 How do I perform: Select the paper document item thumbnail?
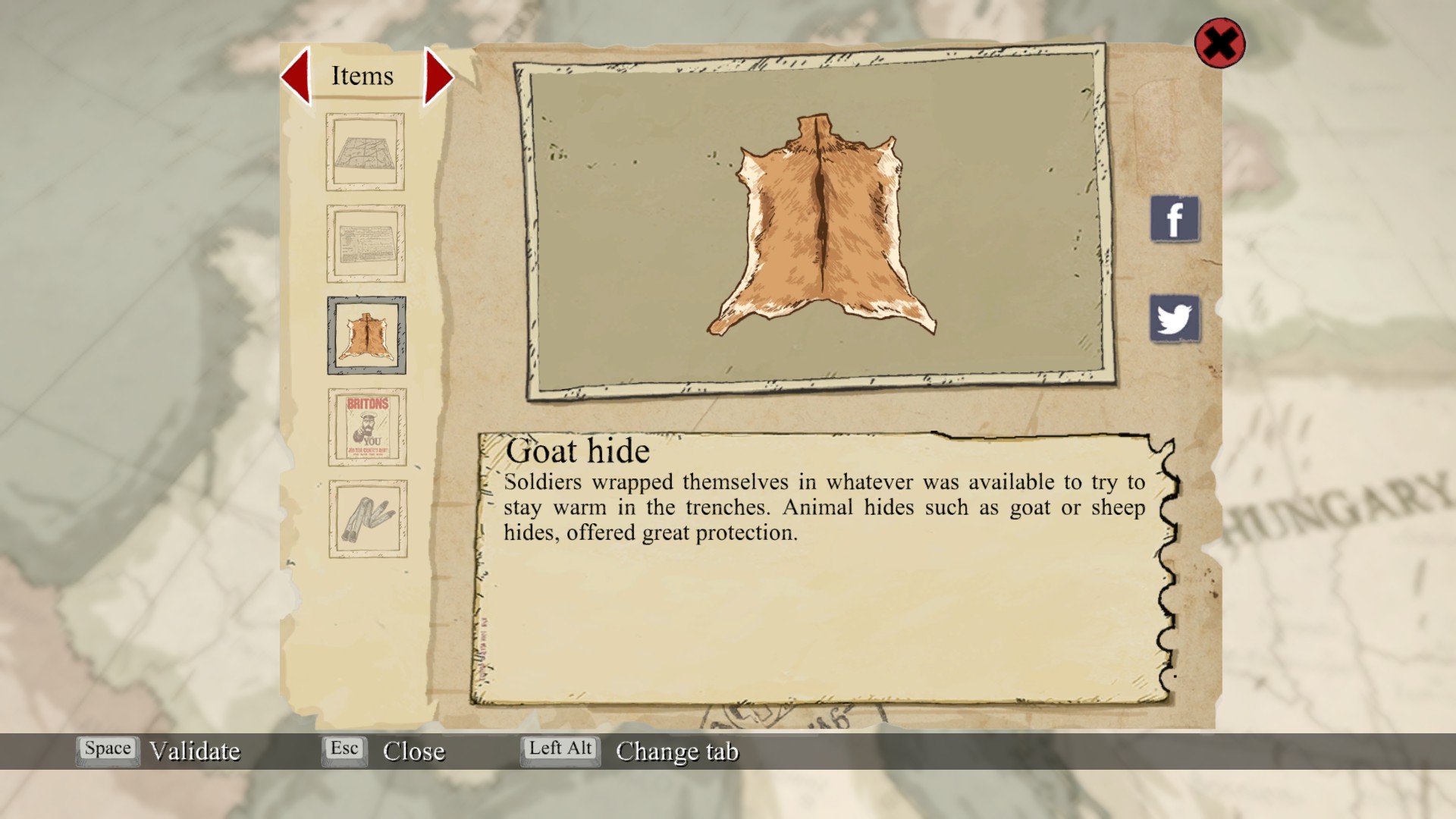point(366,243)
